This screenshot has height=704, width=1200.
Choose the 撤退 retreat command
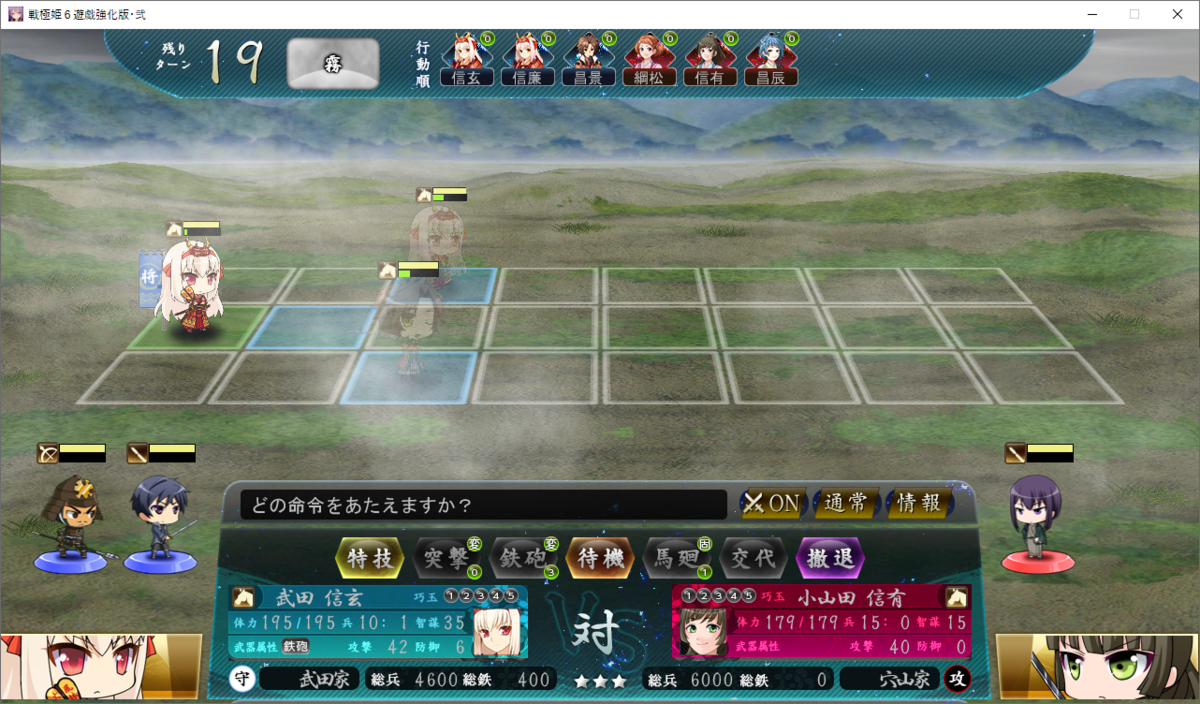[x=829, y=558]
